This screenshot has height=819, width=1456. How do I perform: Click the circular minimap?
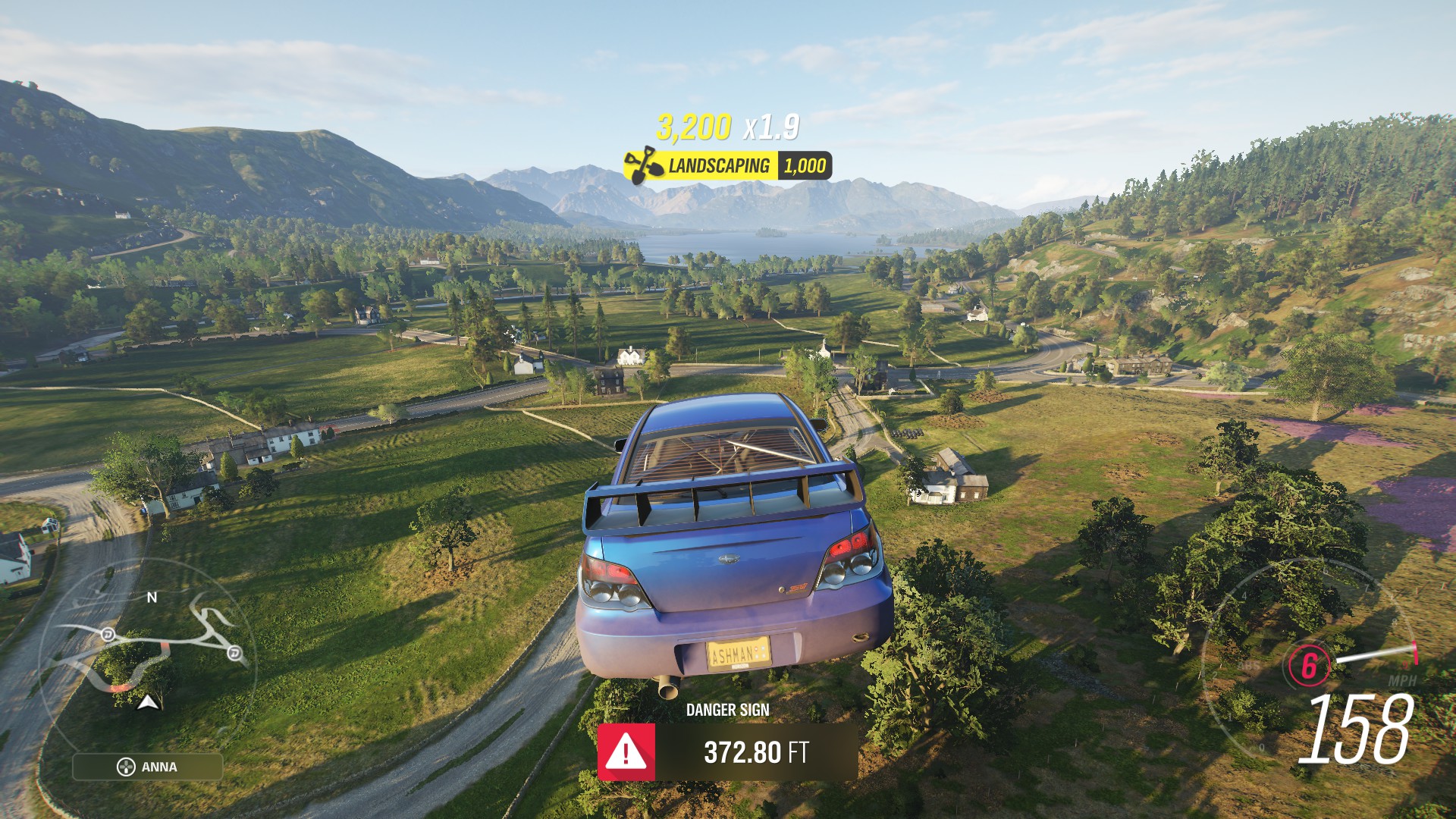click(x=149, y=652)
